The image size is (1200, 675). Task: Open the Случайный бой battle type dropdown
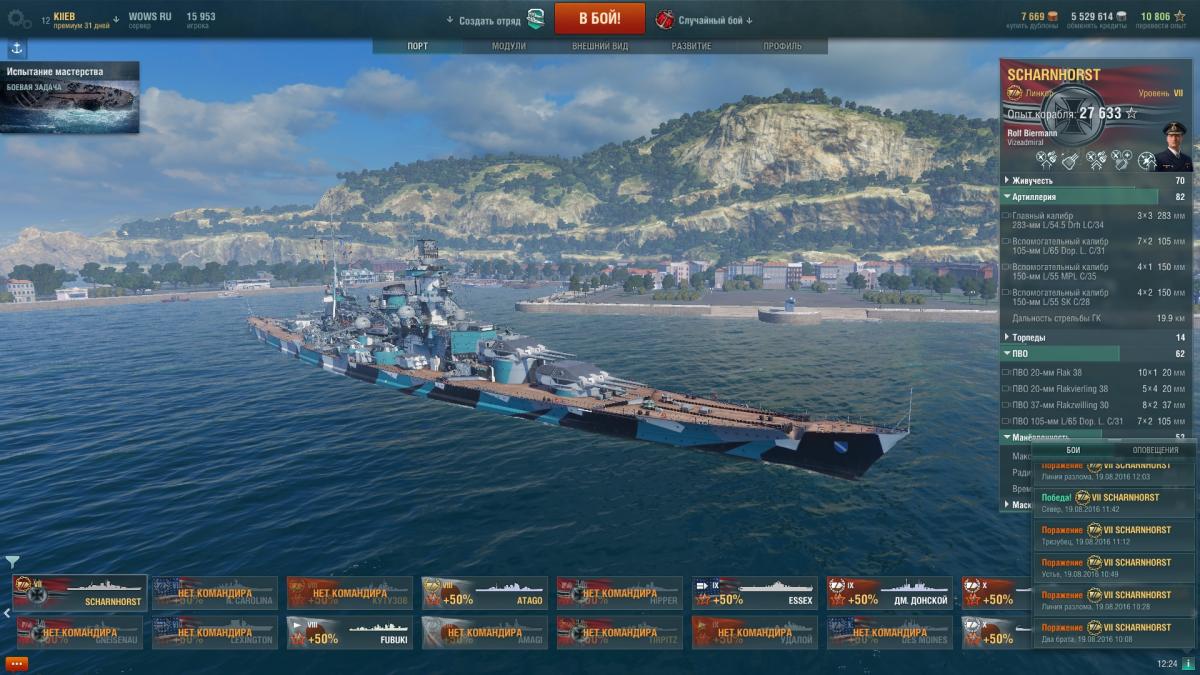click(x=714, y=20)
